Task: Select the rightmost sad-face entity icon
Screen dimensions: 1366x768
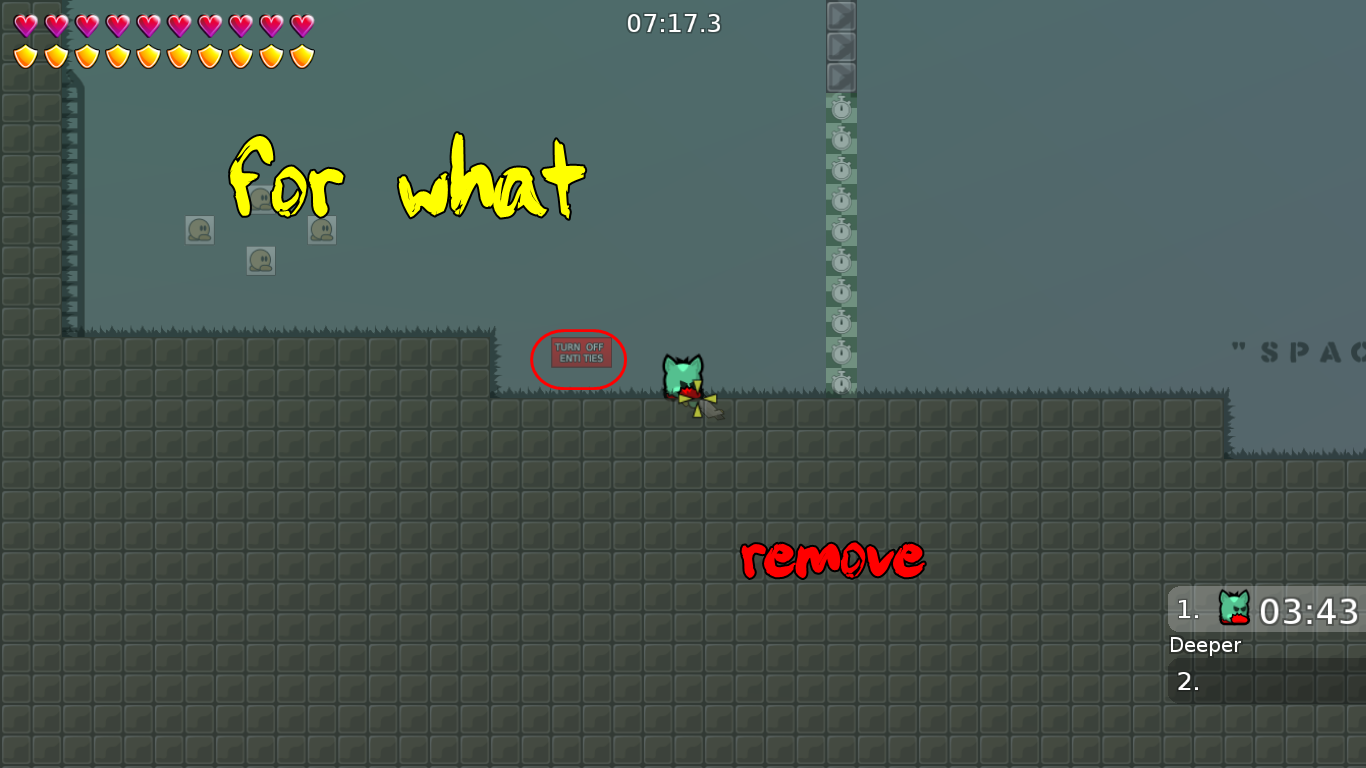Action: (321, 229)
